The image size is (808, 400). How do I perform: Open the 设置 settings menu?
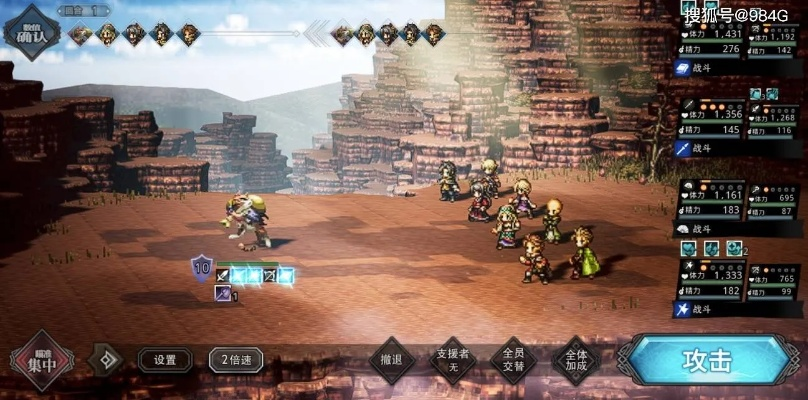tap(165, 360)
